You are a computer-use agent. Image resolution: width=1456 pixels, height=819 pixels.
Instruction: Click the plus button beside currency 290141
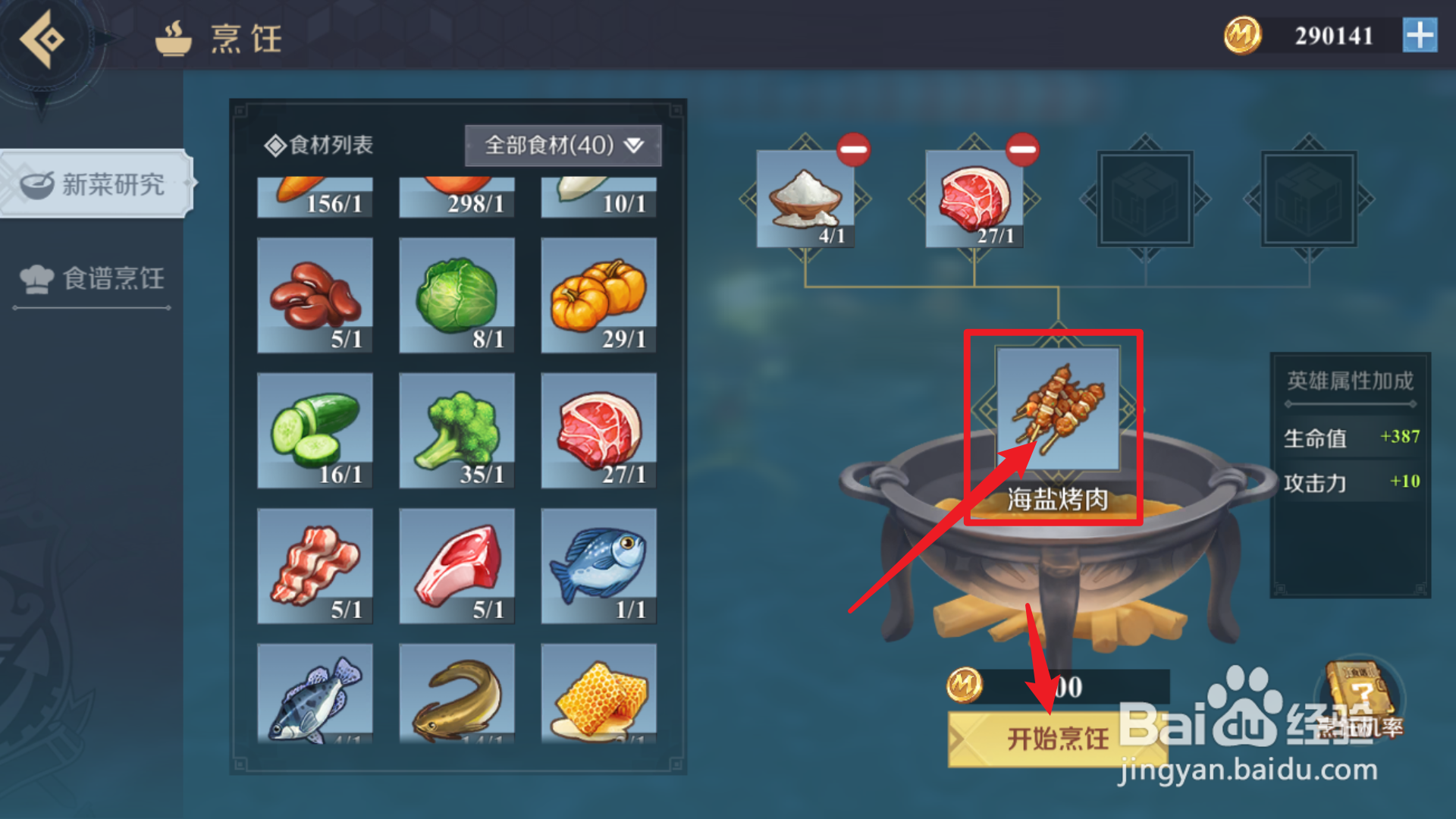point(1421,35)
